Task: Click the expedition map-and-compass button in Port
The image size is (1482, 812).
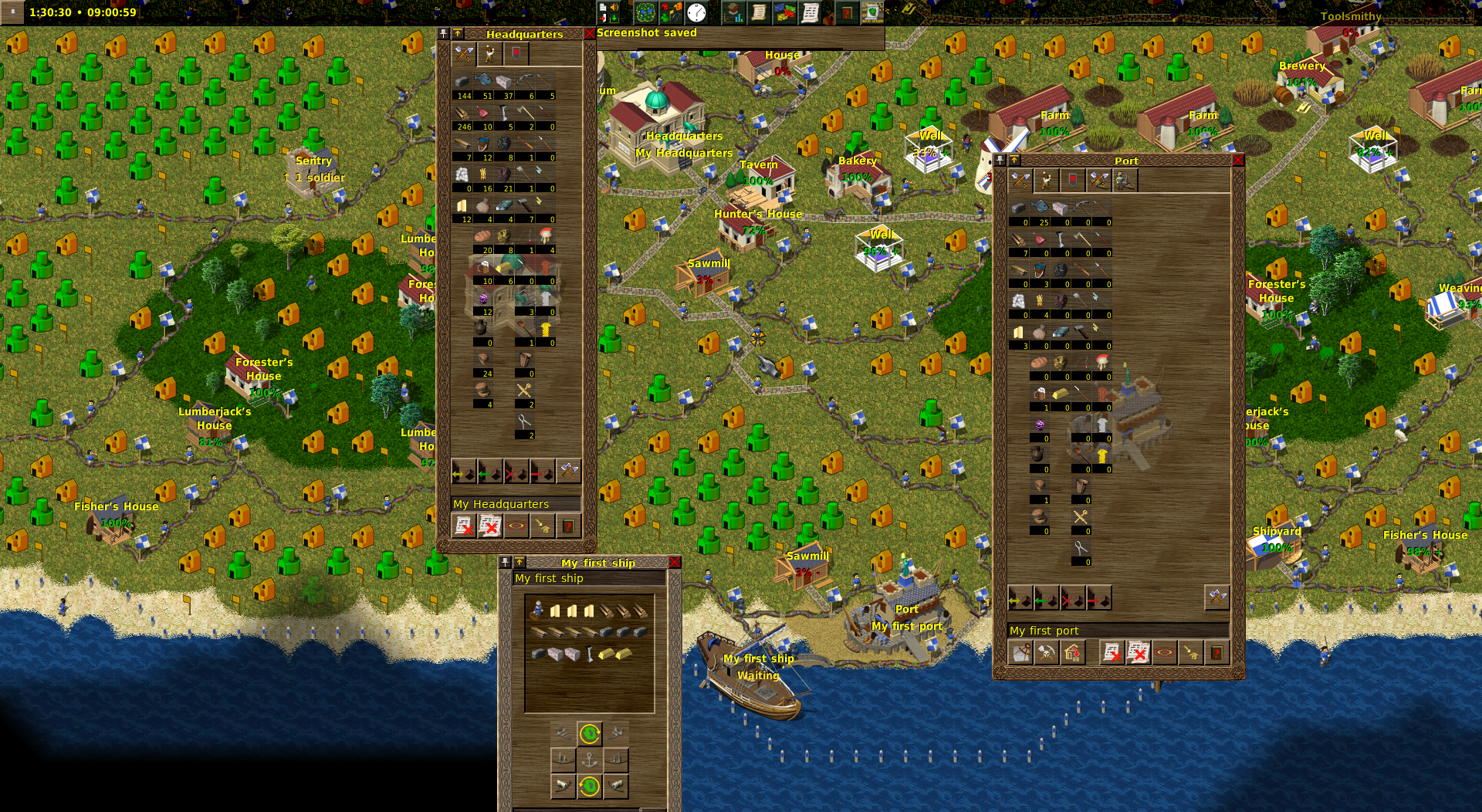Action: [1020, 653]
